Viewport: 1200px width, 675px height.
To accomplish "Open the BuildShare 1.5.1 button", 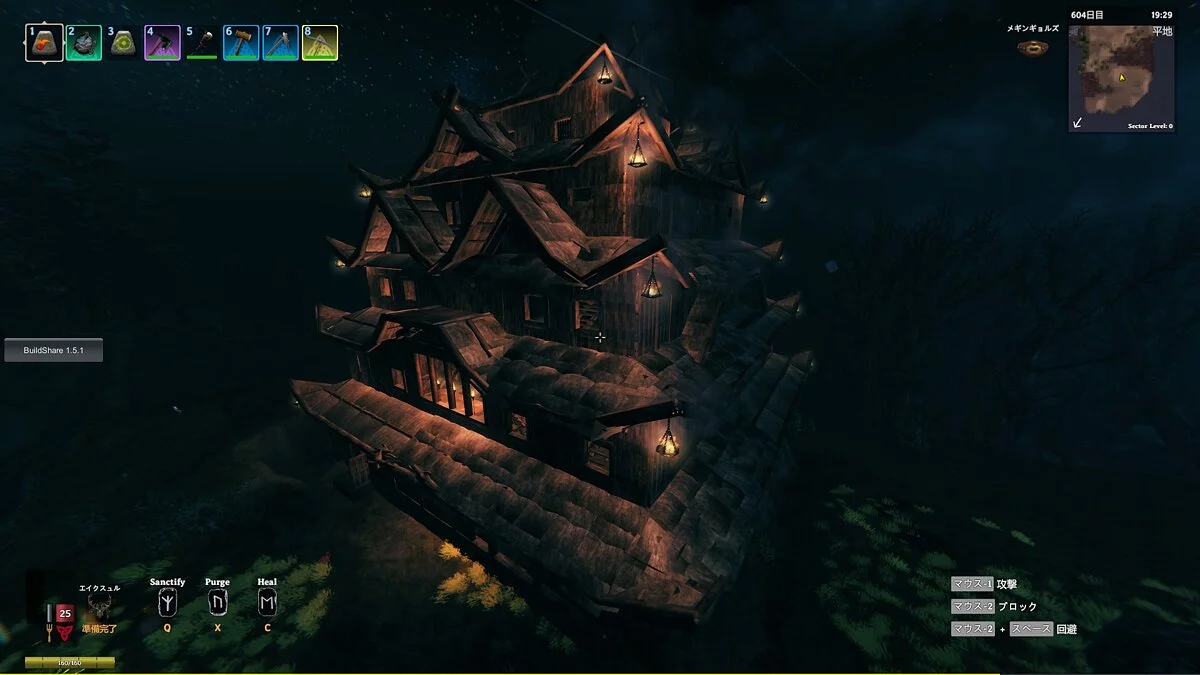I will pos(54,351).
